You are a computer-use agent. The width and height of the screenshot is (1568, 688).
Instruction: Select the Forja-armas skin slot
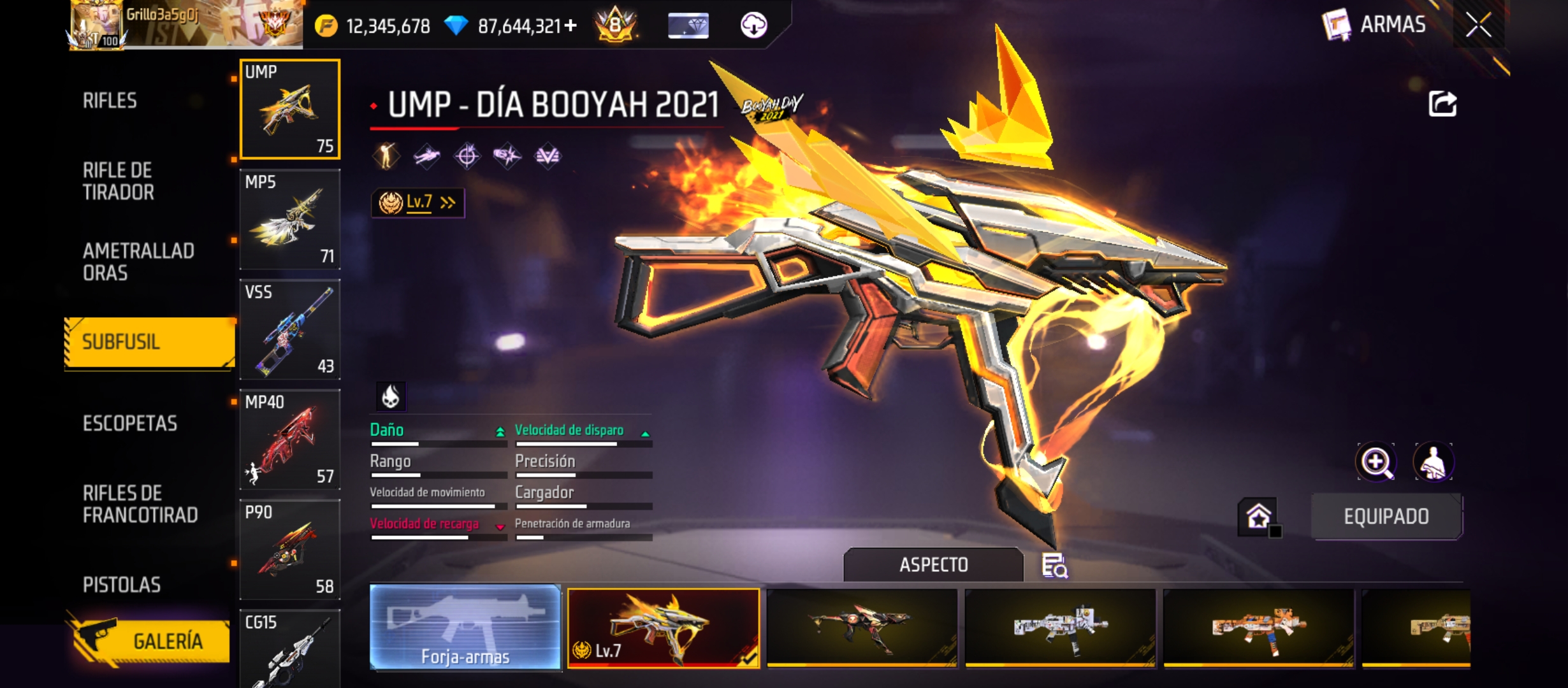(465, 628)
